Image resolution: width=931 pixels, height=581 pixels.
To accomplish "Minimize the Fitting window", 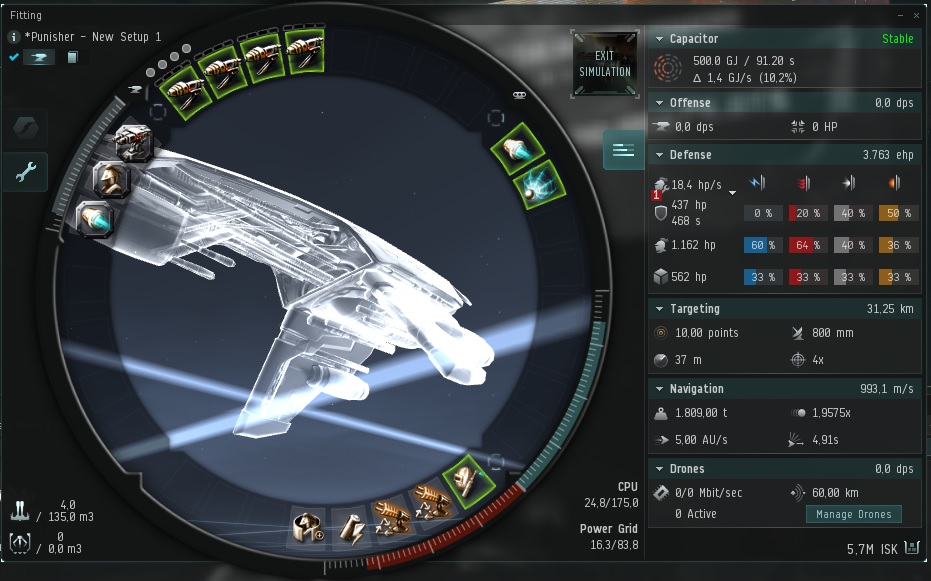I will [897, 16].
